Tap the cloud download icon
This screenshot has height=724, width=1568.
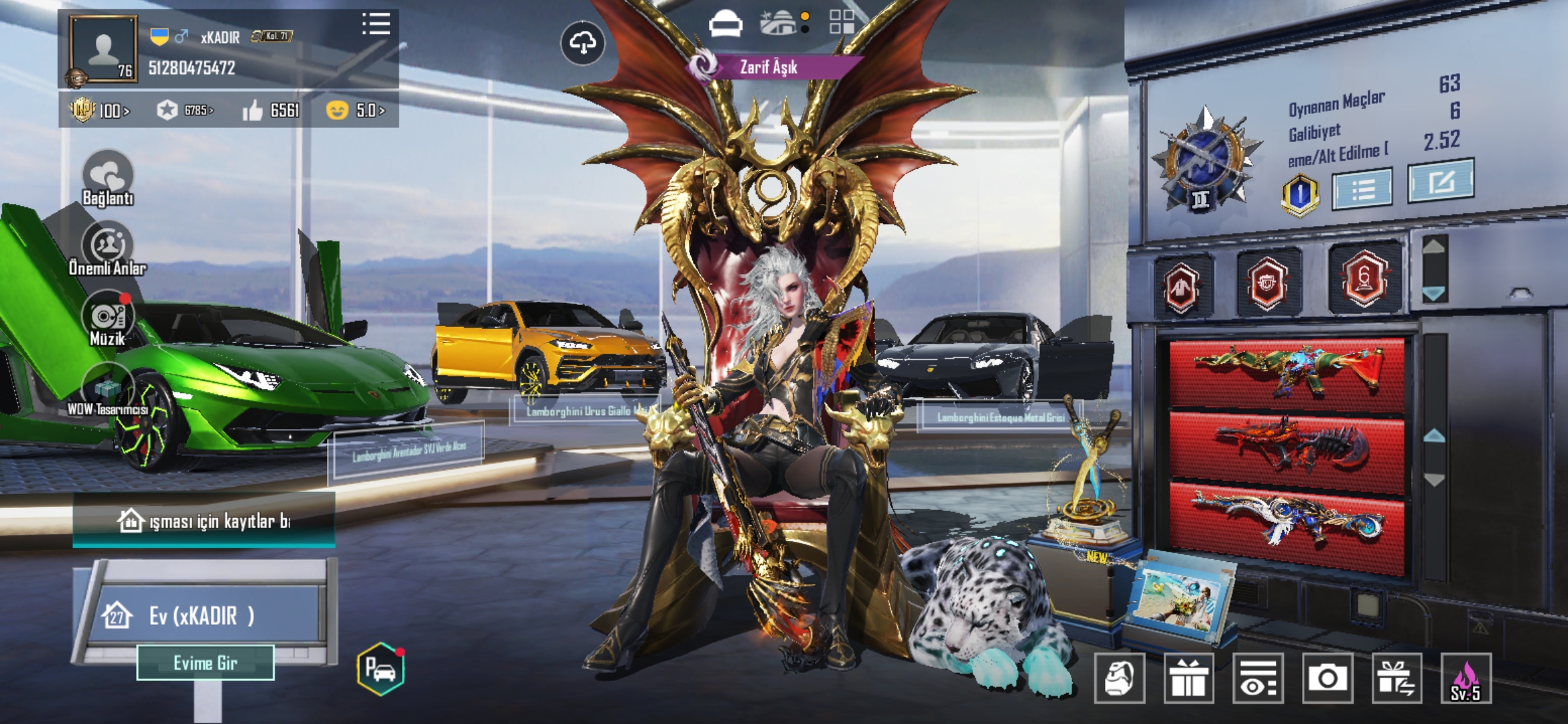(x=582, y=44)
